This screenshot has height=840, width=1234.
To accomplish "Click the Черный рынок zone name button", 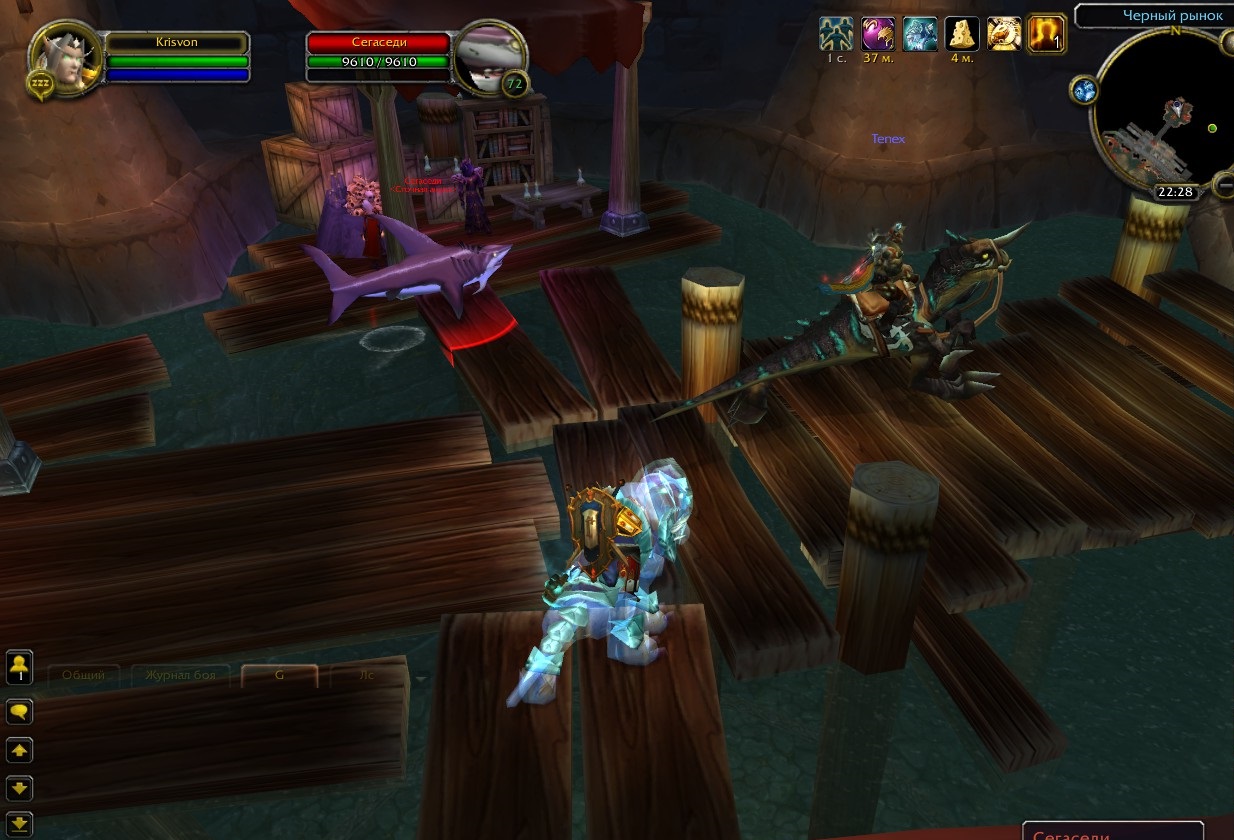I will 1156,16.
